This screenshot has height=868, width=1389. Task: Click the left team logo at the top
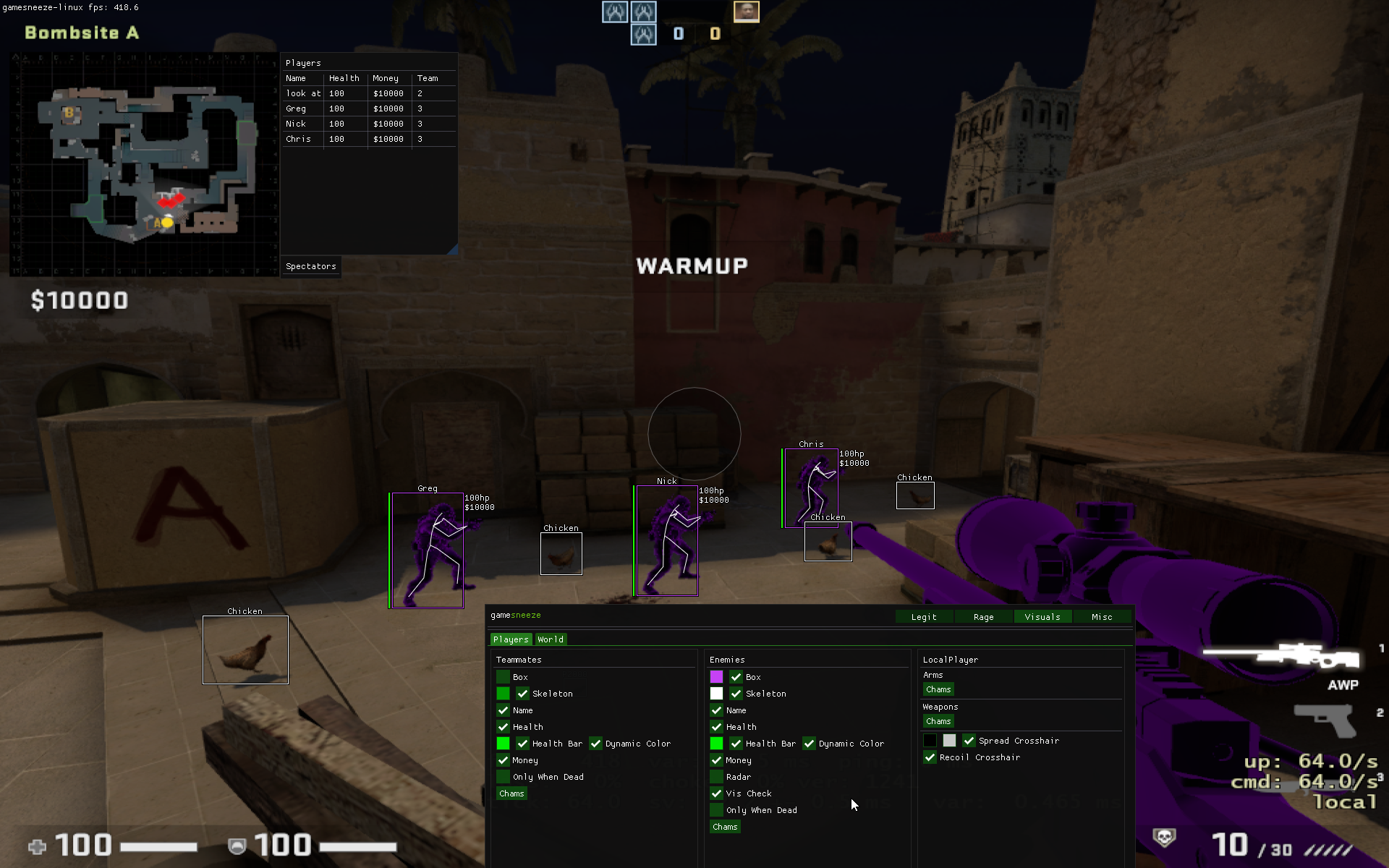[614, 12]
